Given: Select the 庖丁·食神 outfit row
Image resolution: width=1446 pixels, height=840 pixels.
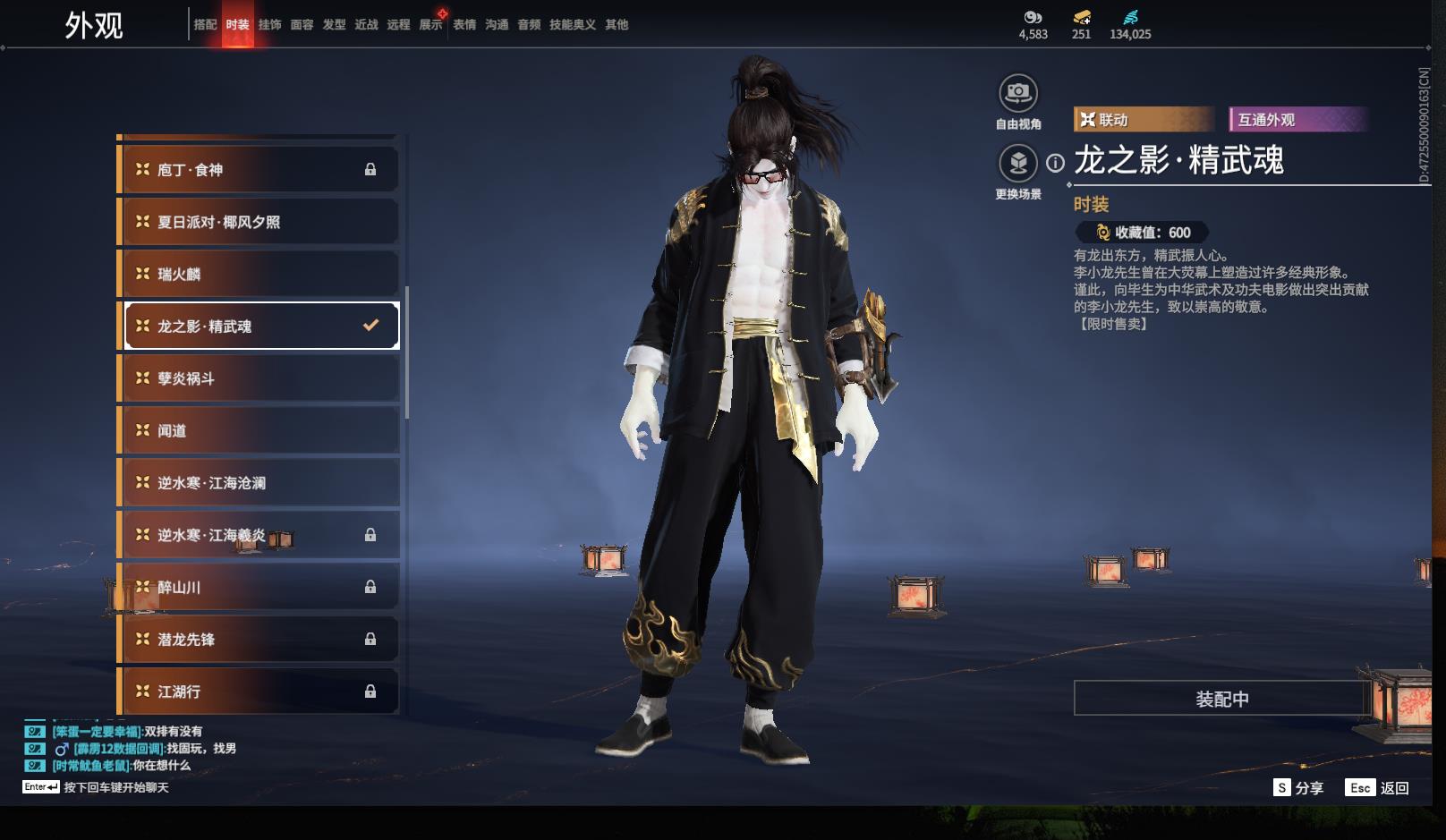Looking at the screenshot, I should point(258,170).
